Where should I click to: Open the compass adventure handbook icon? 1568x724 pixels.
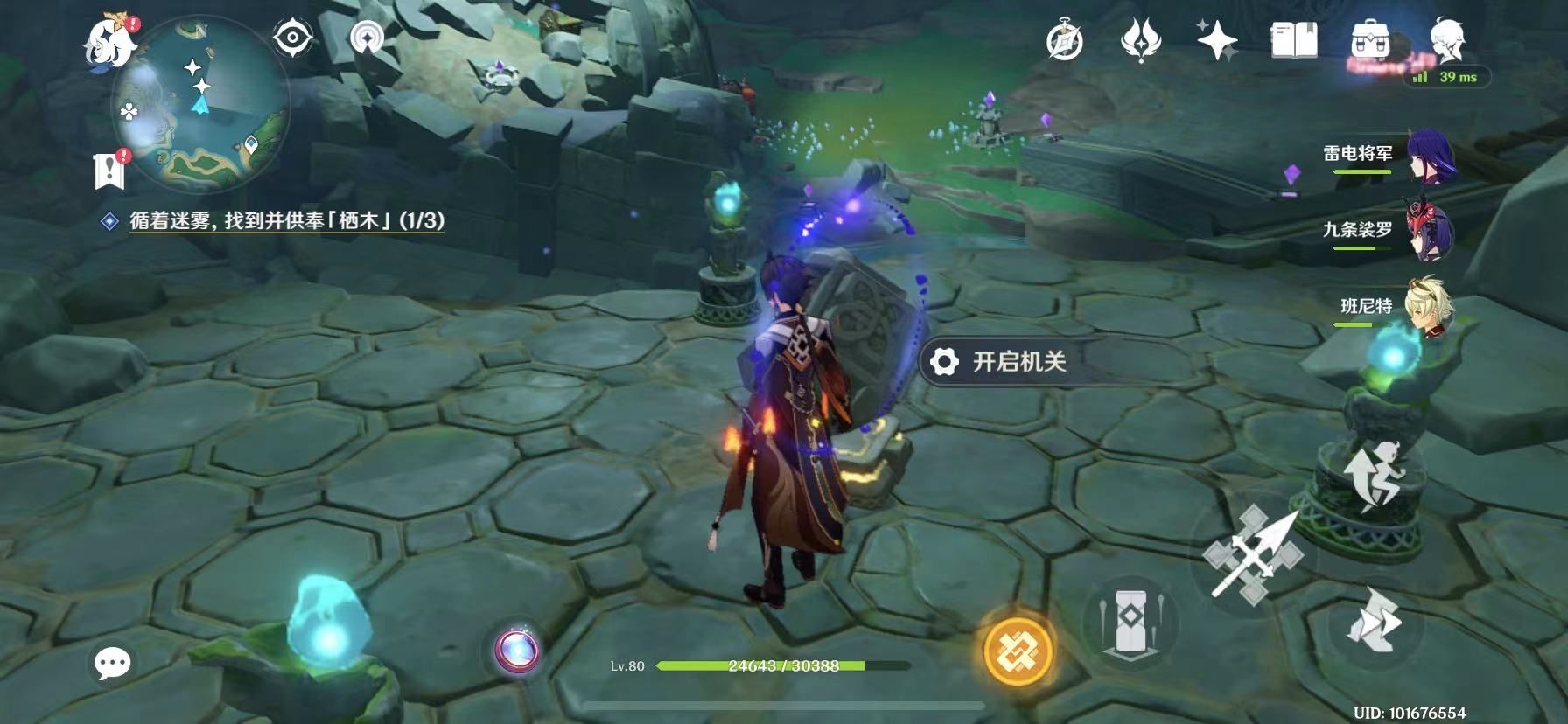[x=1064, y=41]
